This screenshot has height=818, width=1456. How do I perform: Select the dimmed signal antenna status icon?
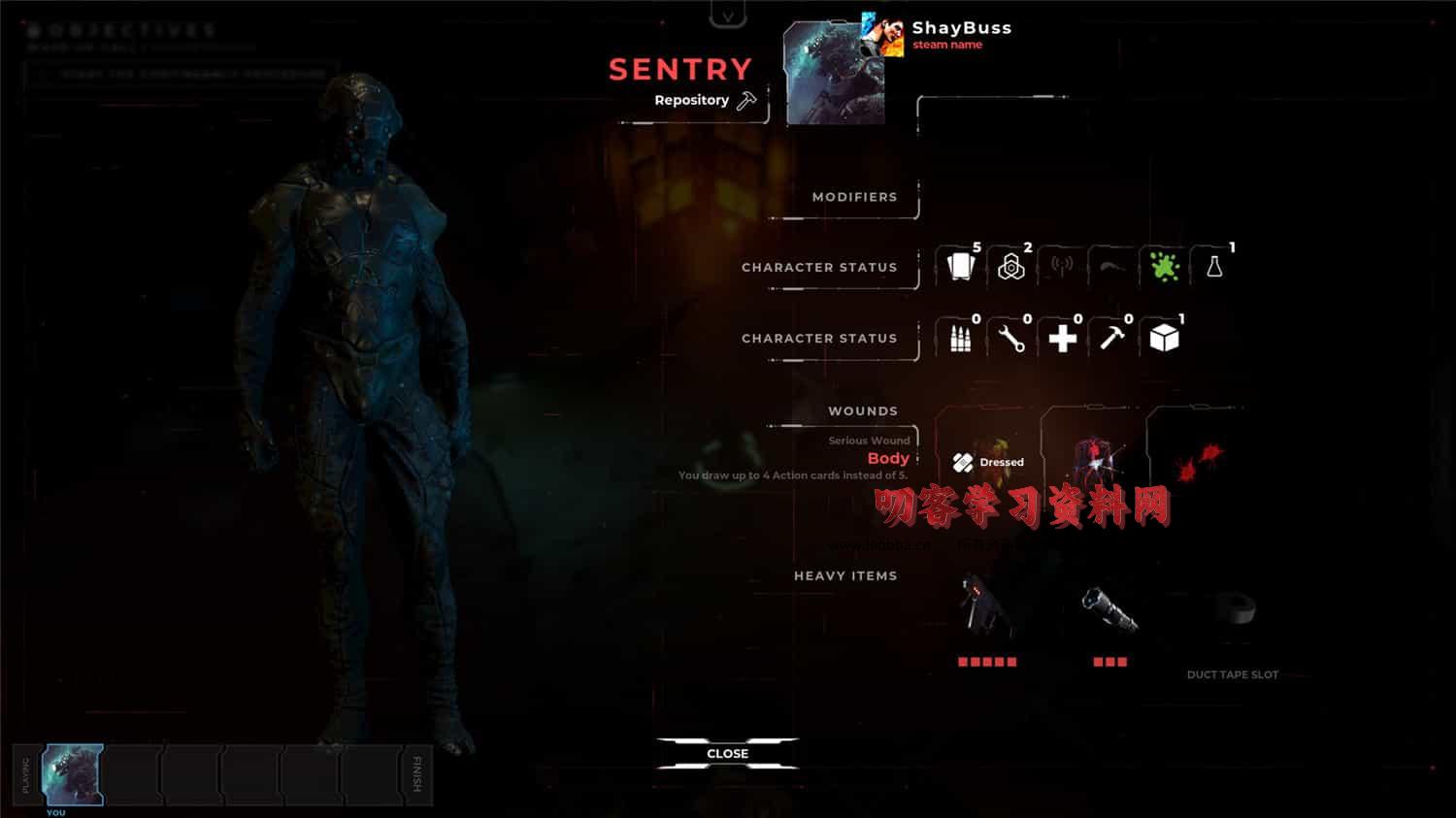coord(1063,267)
